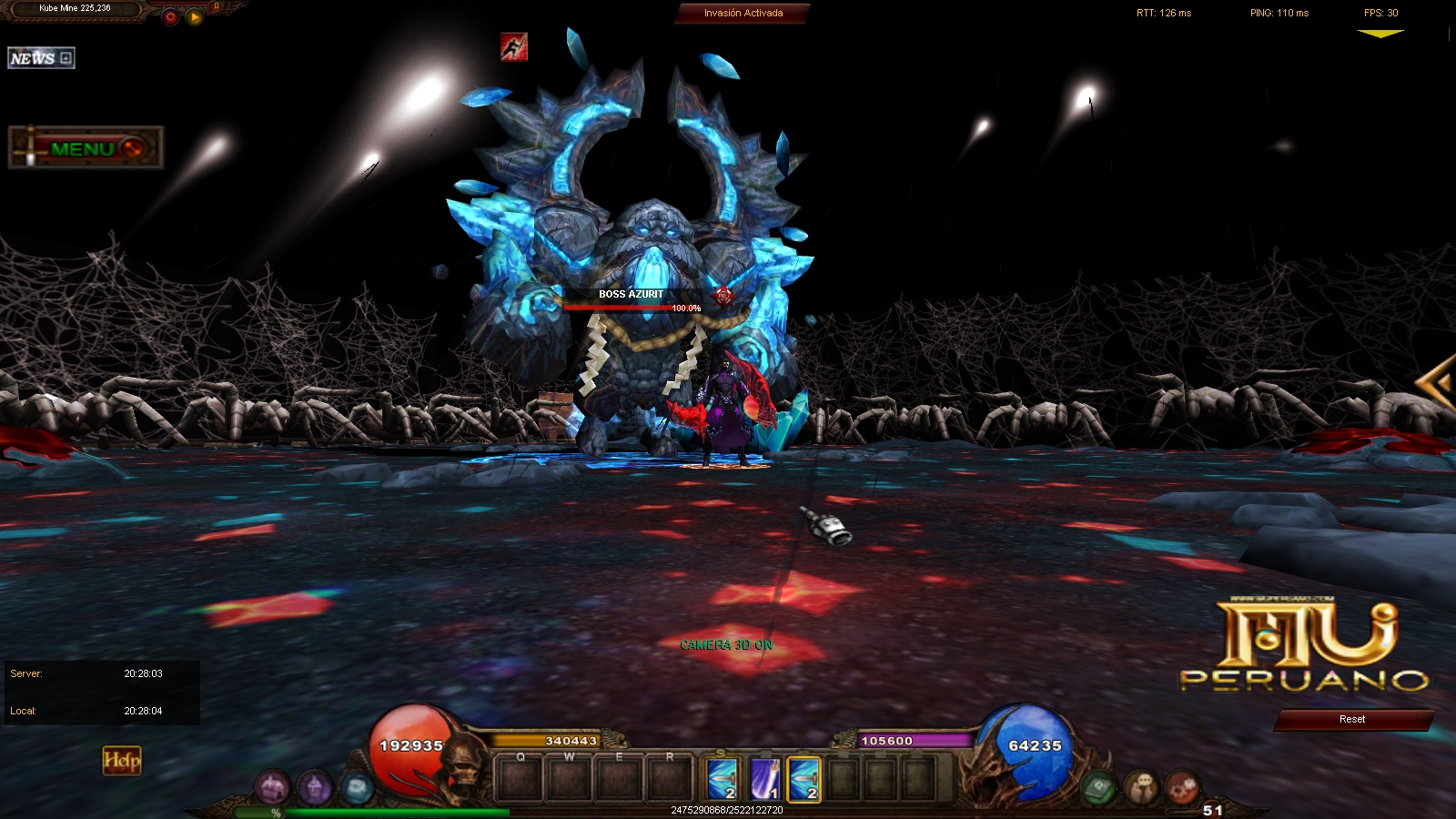Screen dimensions: 1456x819
Task: Expand the side panel with yellow arrow
Action: click(x=1438, y=384)
